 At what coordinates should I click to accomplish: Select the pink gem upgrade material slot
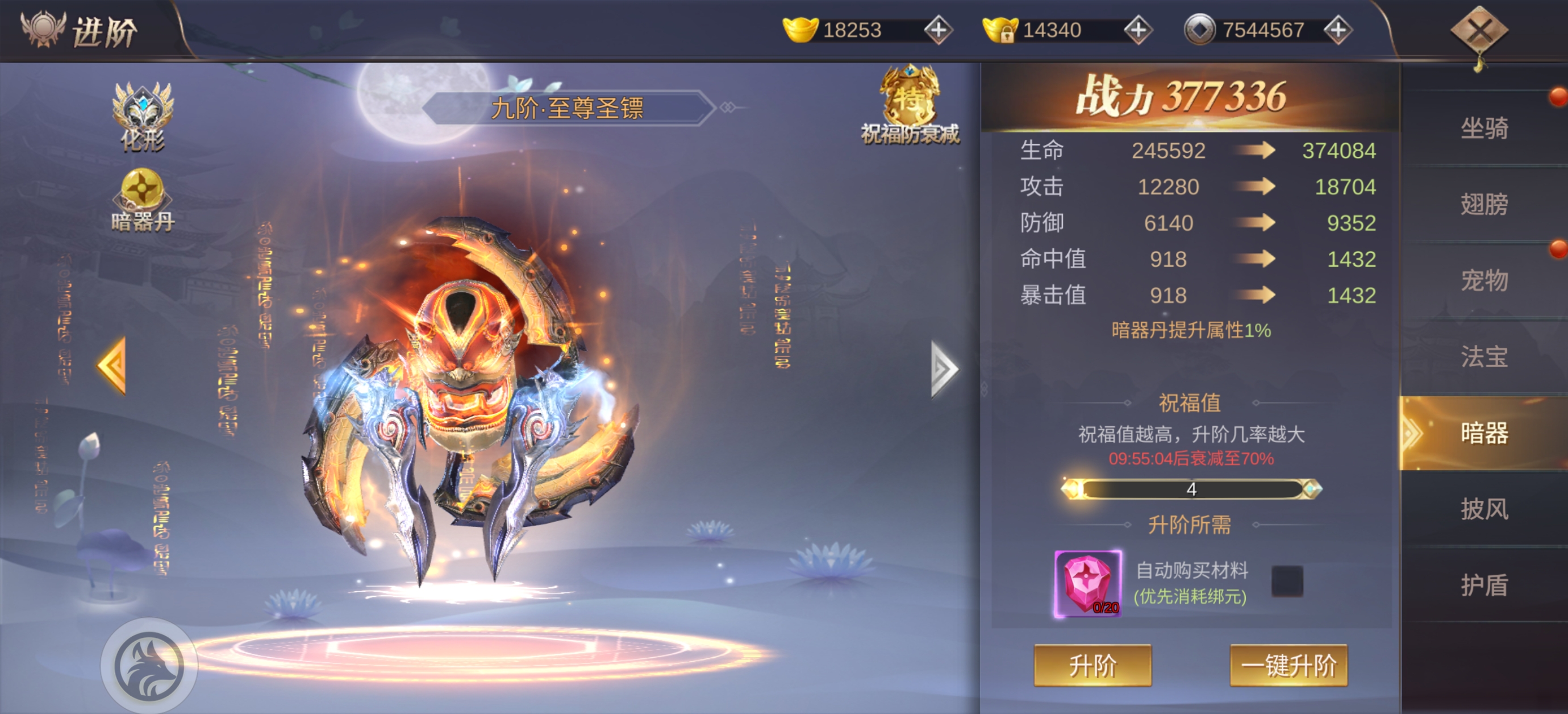[x=1088, y=583]
